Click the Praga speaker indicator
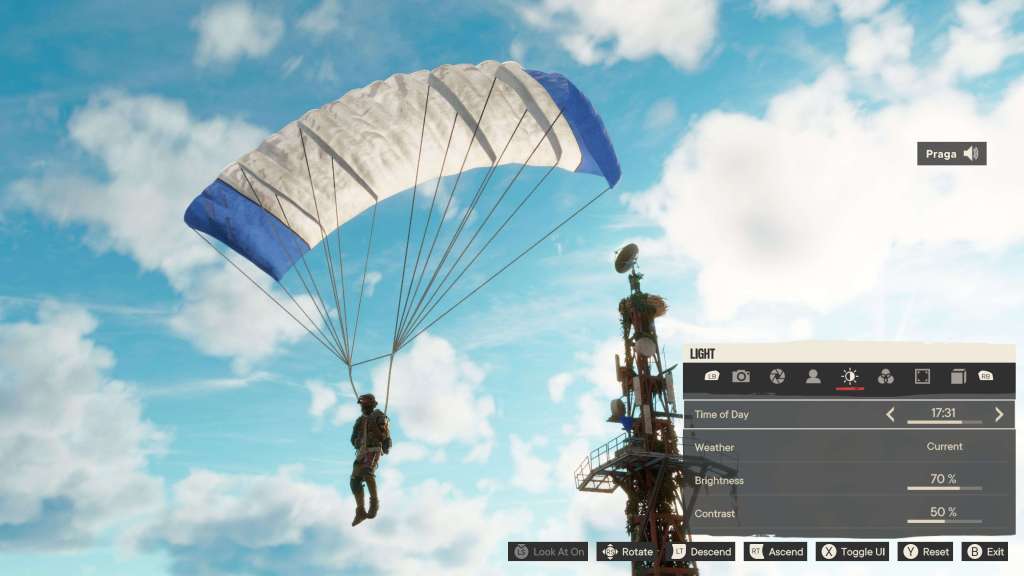This screenshot has width=1024, height=576. pyautogui.click(x=952, y=154)
